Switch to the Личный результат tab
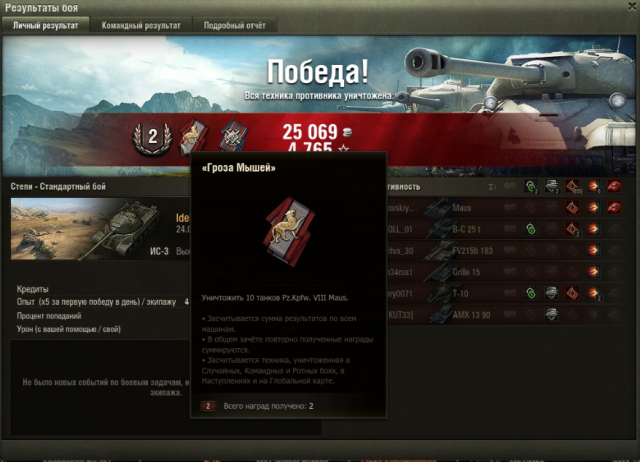Image resolution: width=640 pixels, height=462 pixels. click(x=45, y=25)
